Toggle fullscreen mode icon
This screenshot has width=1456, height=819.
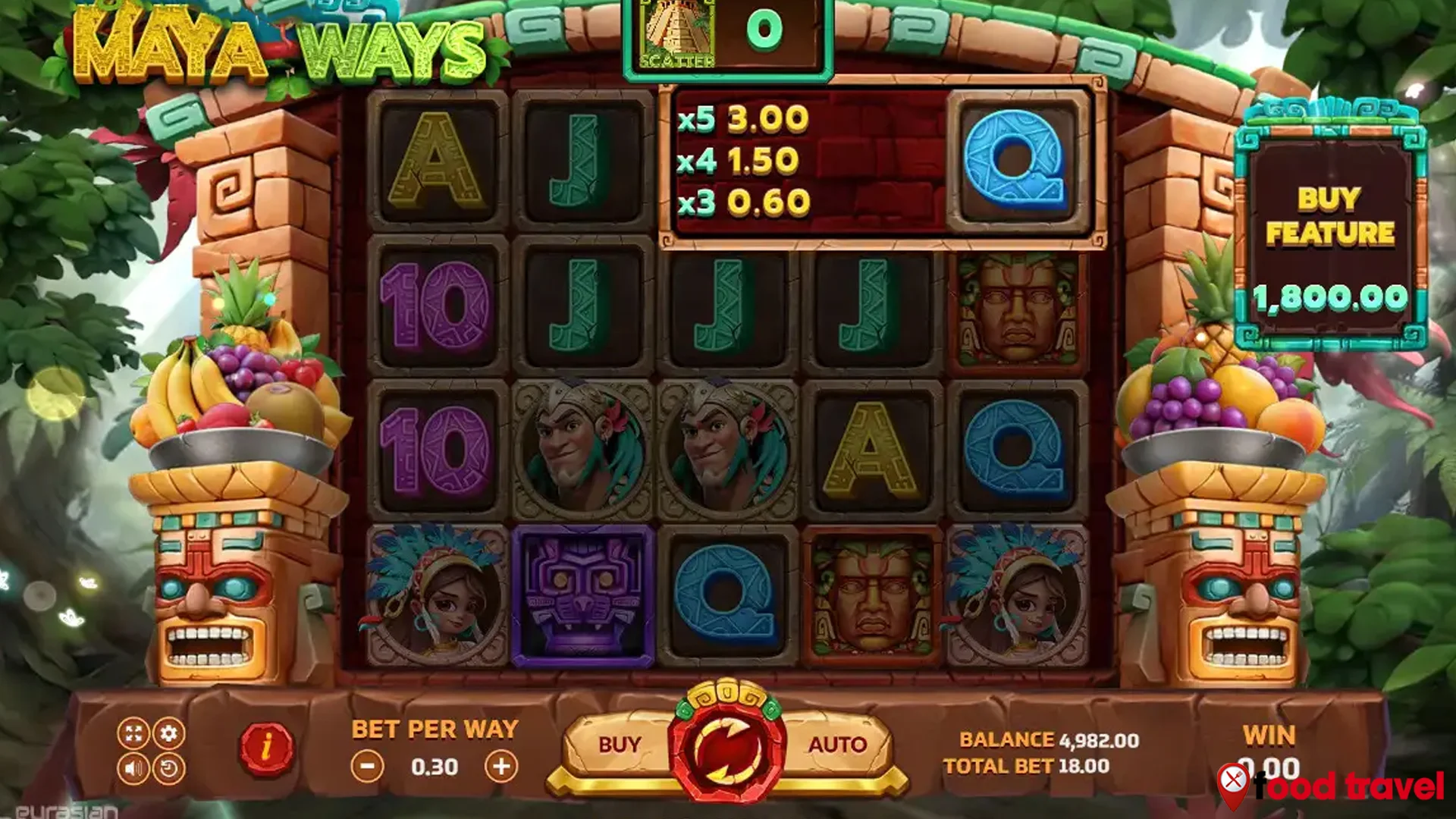pyautogui.click(x=133, y=733)
